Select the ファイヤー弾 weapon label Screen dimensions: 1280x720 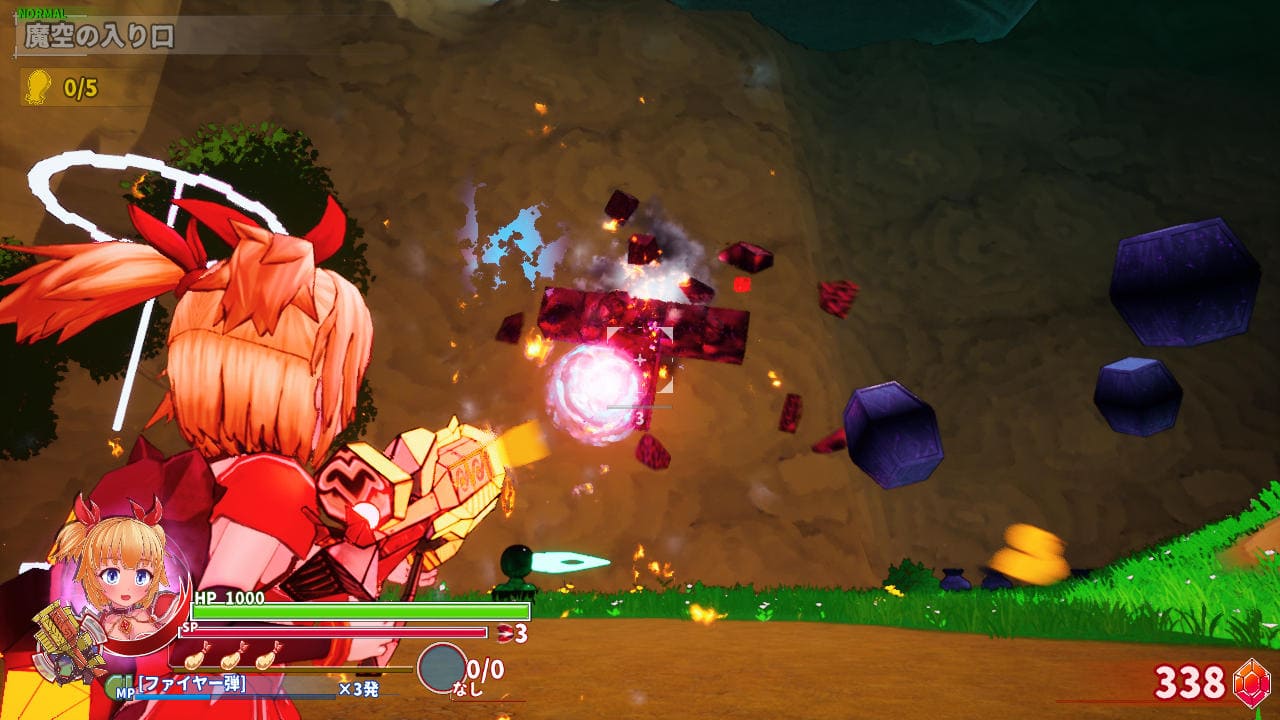[192, 685]
